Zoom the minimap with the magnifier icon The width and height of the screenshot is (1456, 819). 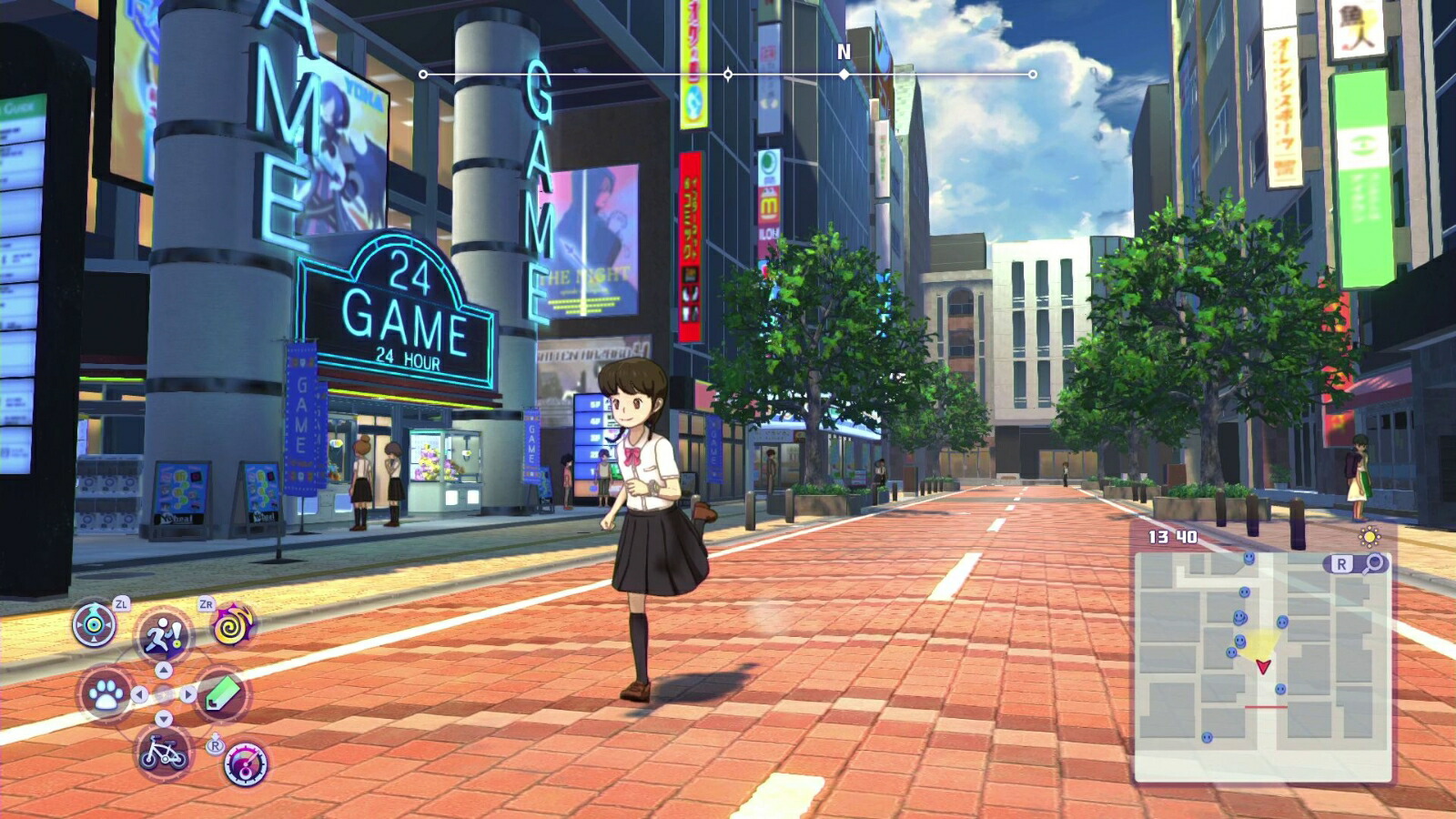(1373, 564)
